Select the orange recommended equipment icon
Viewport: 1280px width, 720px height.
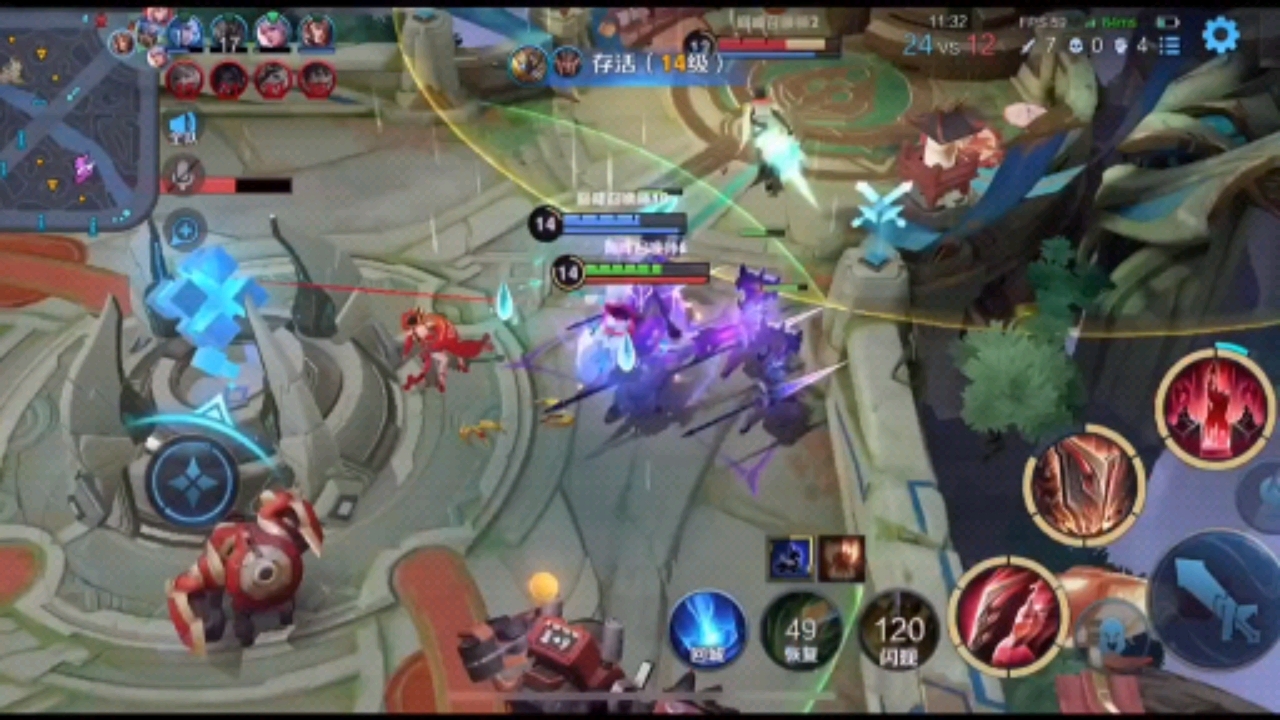tap(841, 559)
